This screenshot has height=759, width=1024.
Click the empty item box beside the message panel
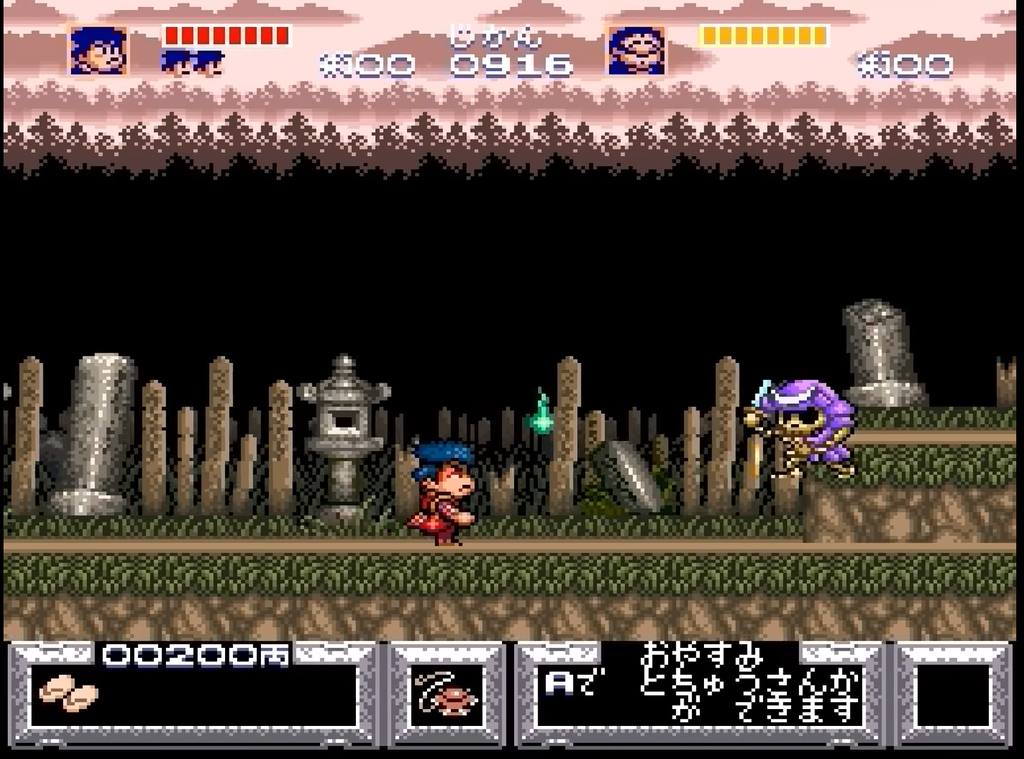[952, 695]
